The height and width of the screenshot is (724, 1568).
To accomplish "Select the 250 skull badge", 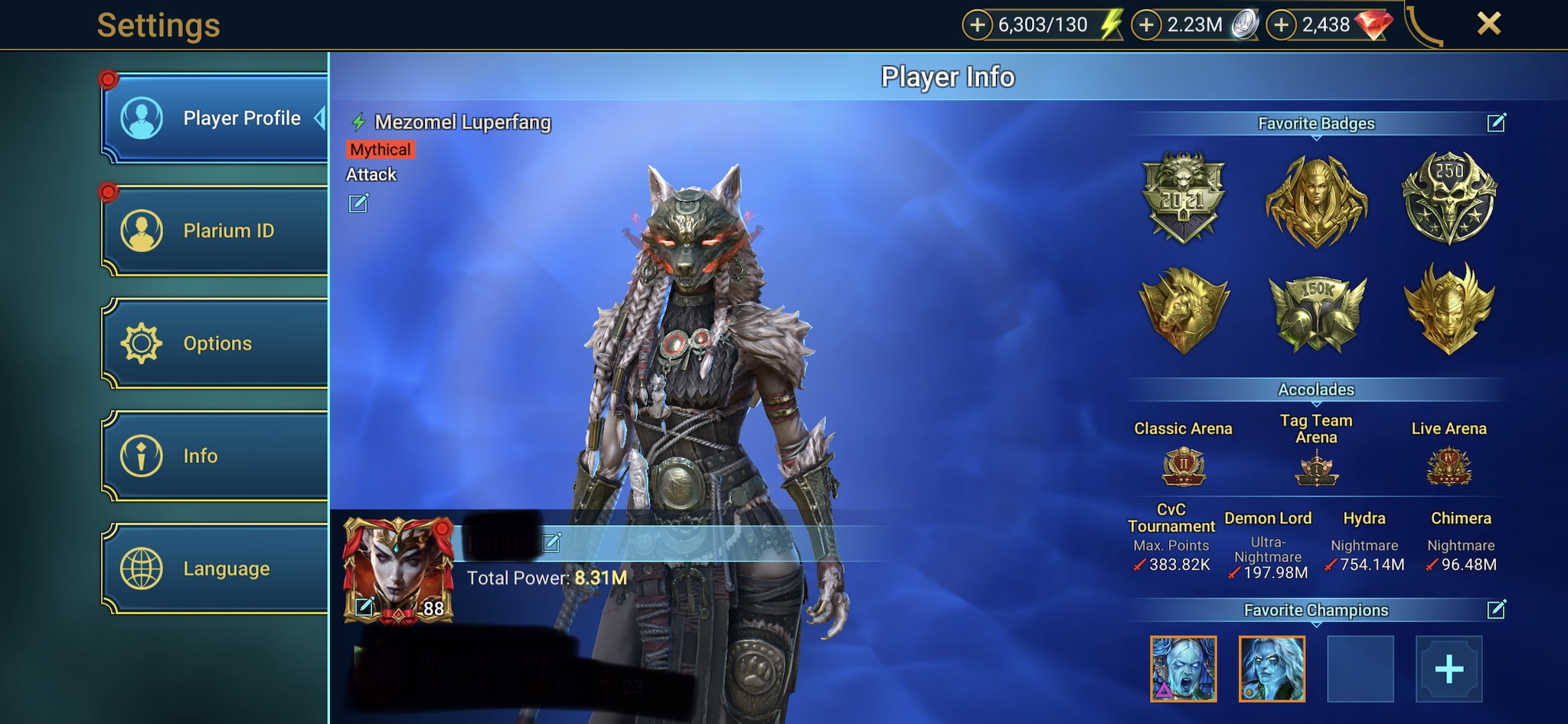I will 1449,199.
